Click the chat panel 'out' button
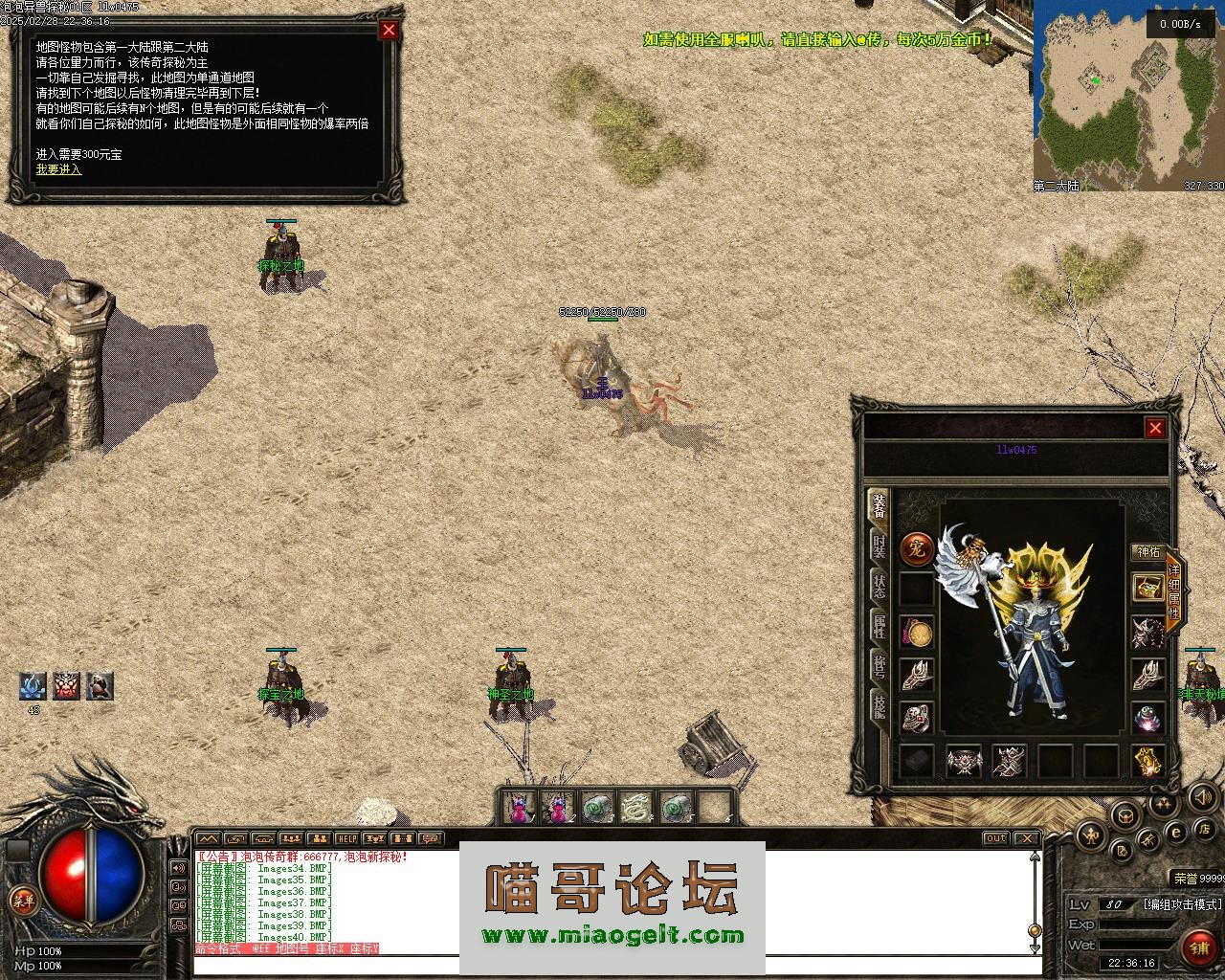Image resolution: width=1225 pixels, height=980 pixels. pos(996,838)
